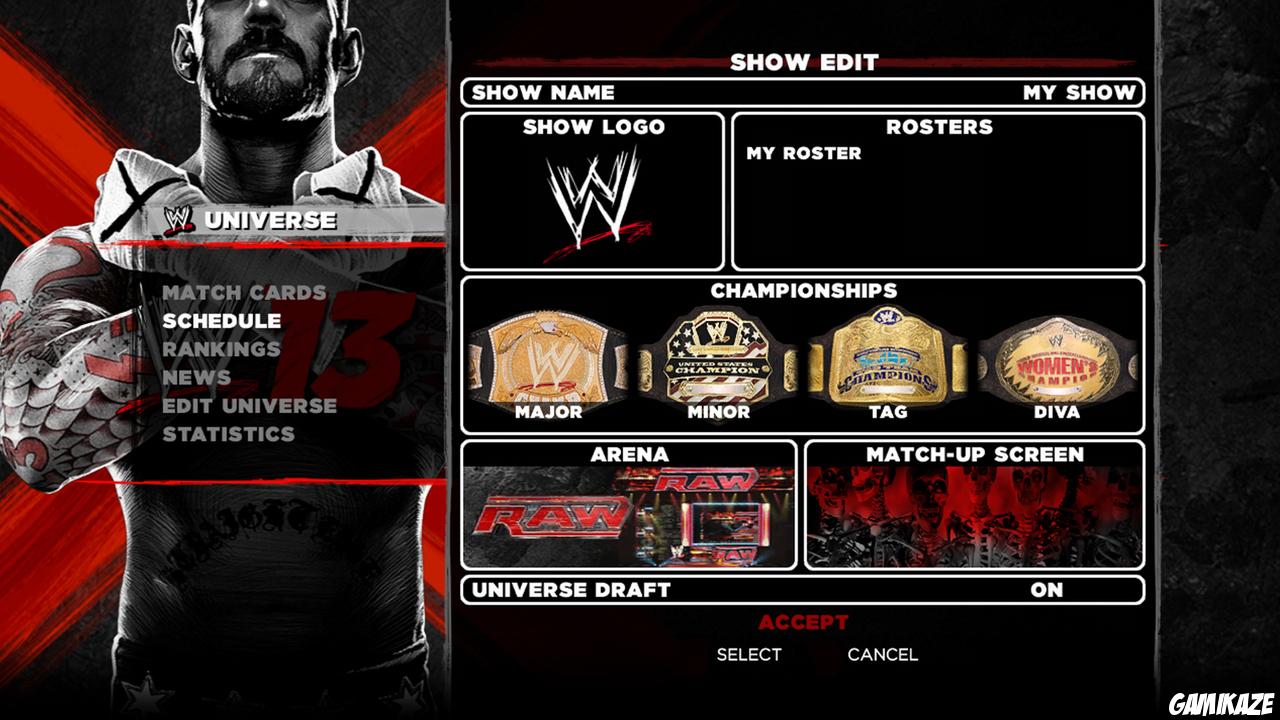
Task: Open Match Cards from the sidebar
Action: pyautogui.click(x=248, y=294)
